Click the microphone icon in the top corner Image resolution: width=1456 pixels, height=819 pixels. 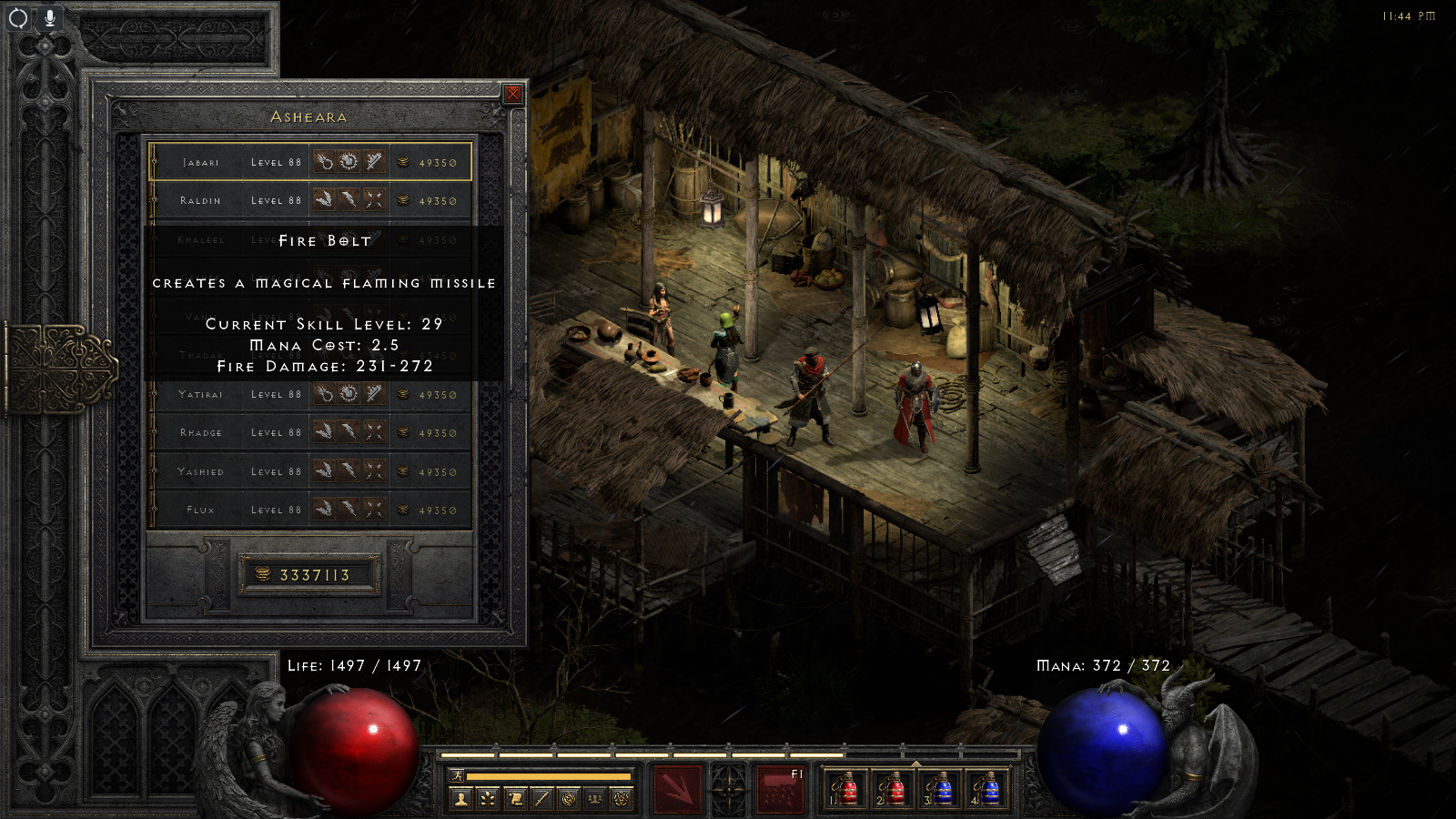[x=49, y=17]
